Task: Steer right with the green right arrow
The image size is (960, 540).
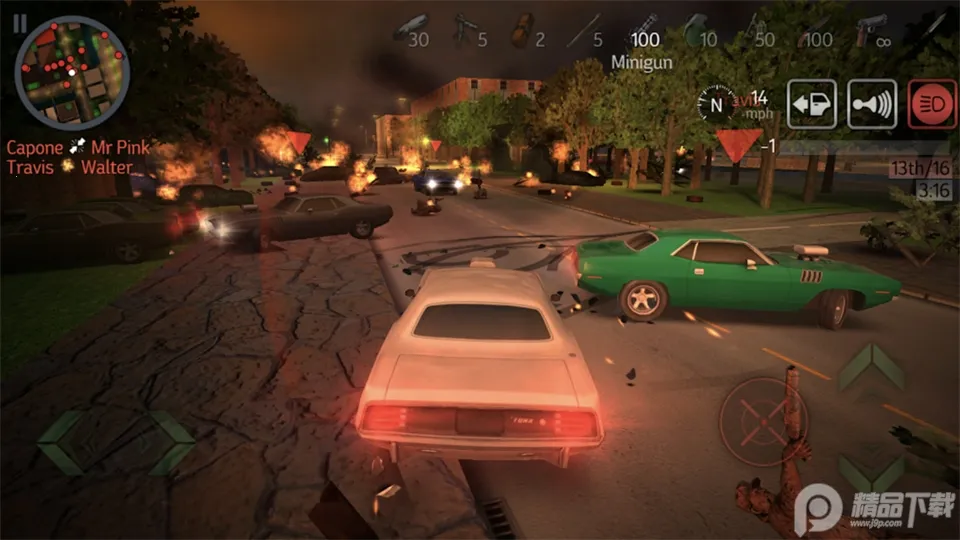Action: [x=172, y=442]
